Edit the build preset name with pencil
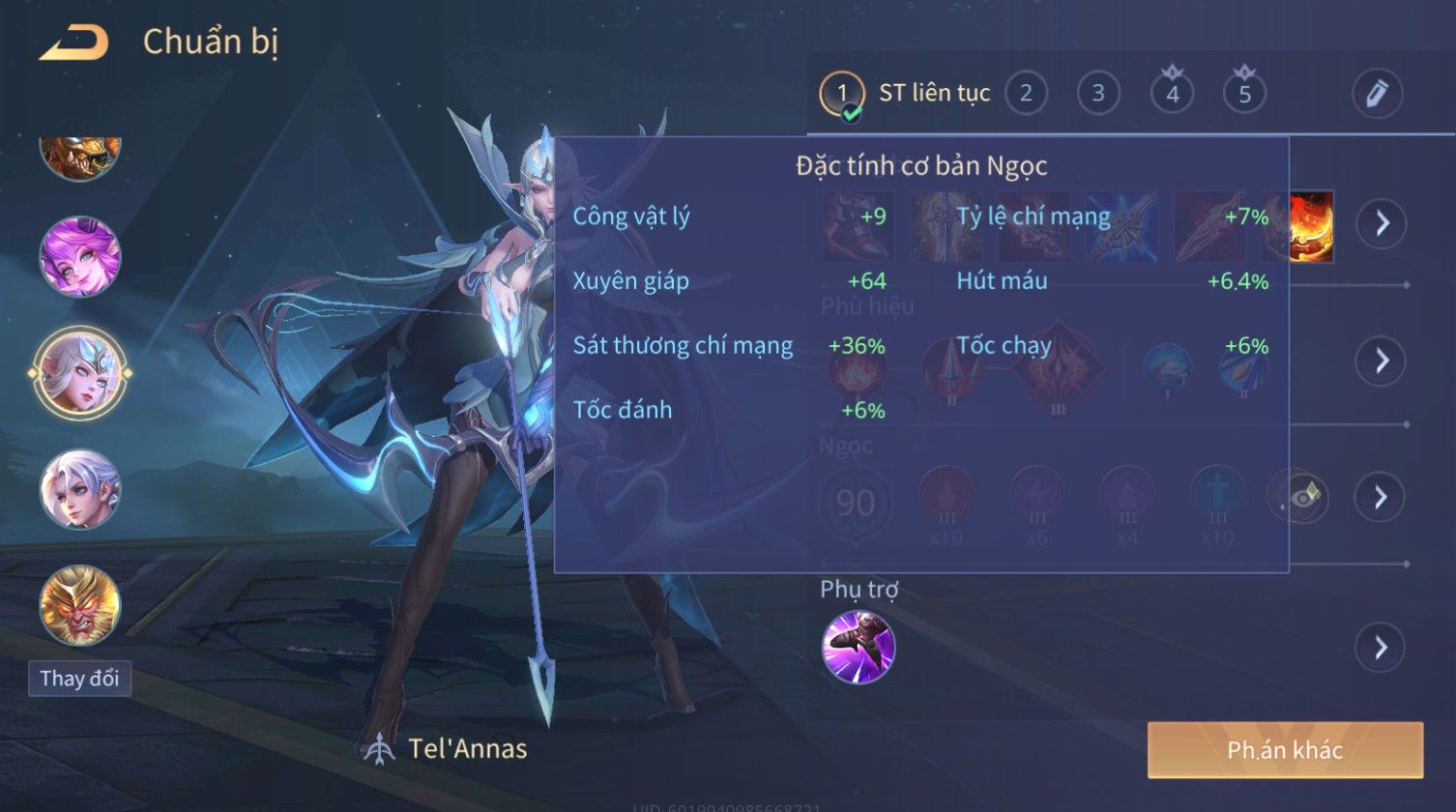This screenshot has height=812, width=1456. tap(1377, 94)
